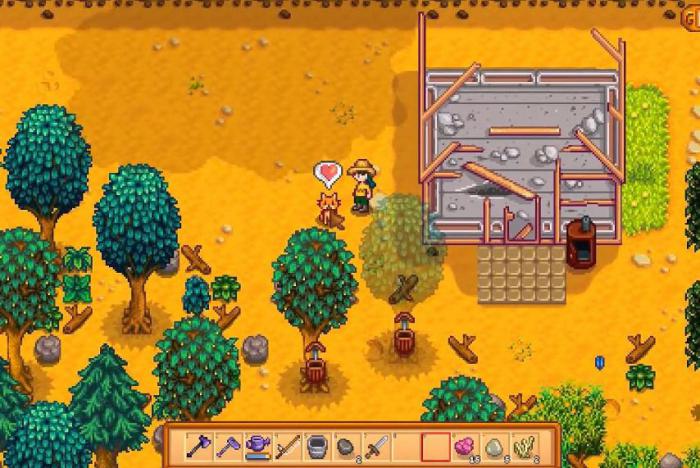Select the pink item stack of 15

pyautogui.click(x=463, y=445)
